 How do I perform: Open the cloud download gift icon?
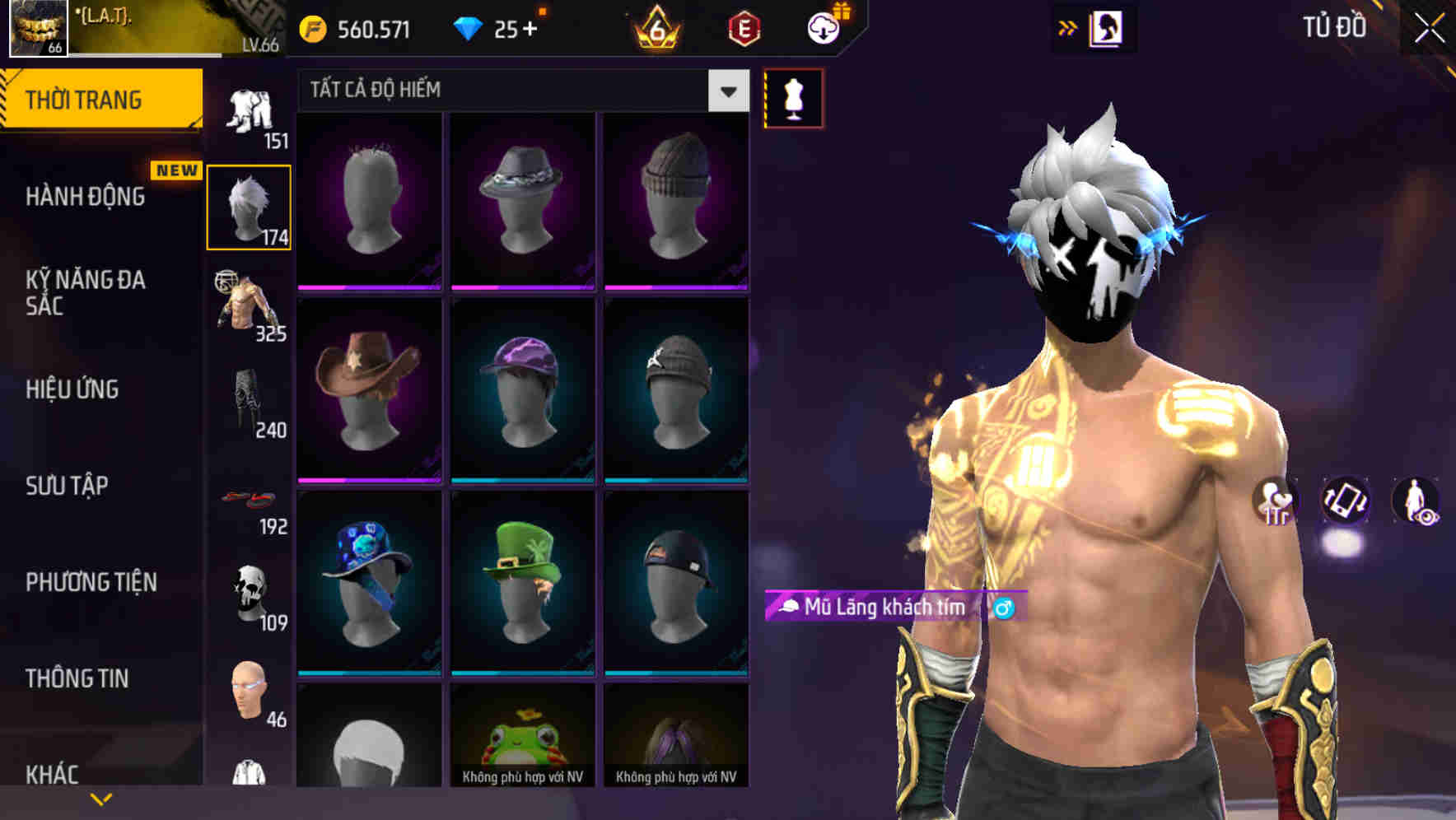(x=826, y=27)
